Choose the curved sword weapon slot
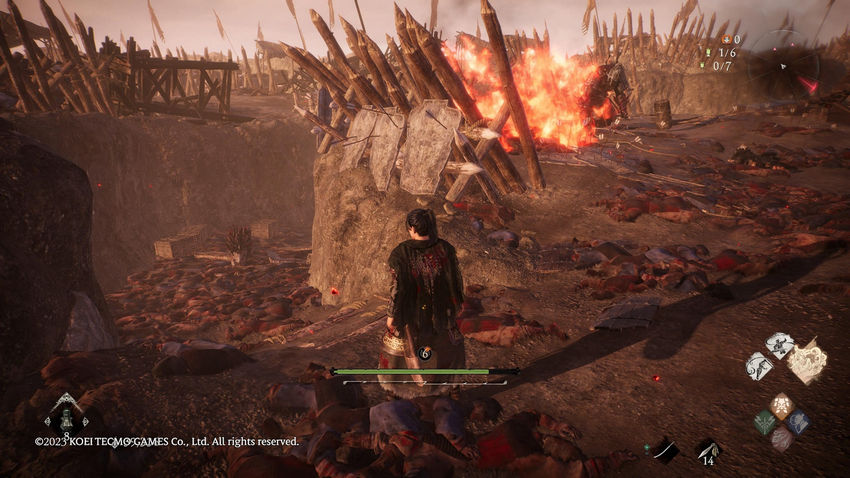 664,450
